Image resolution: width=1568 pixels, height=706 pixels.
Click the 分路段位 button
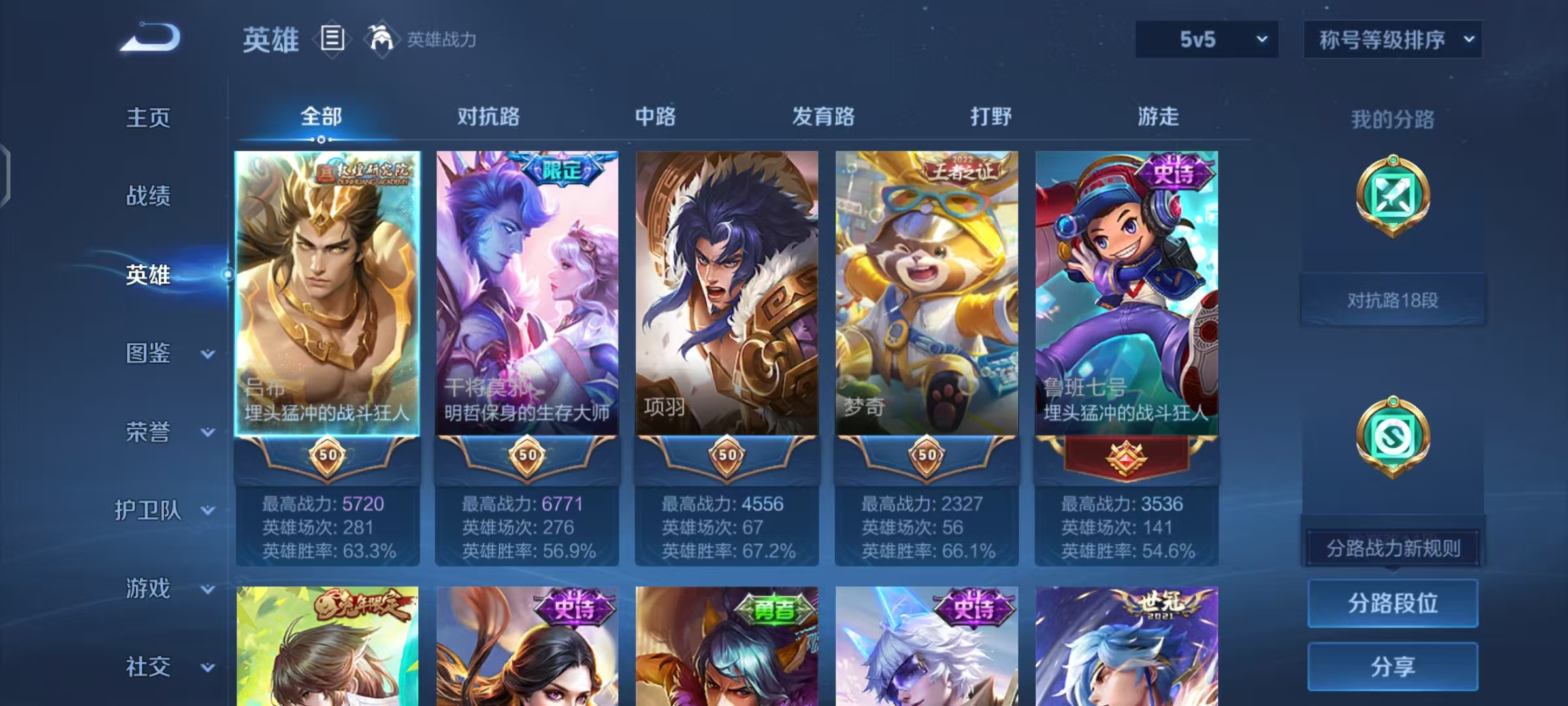[x=1392, y=604]
